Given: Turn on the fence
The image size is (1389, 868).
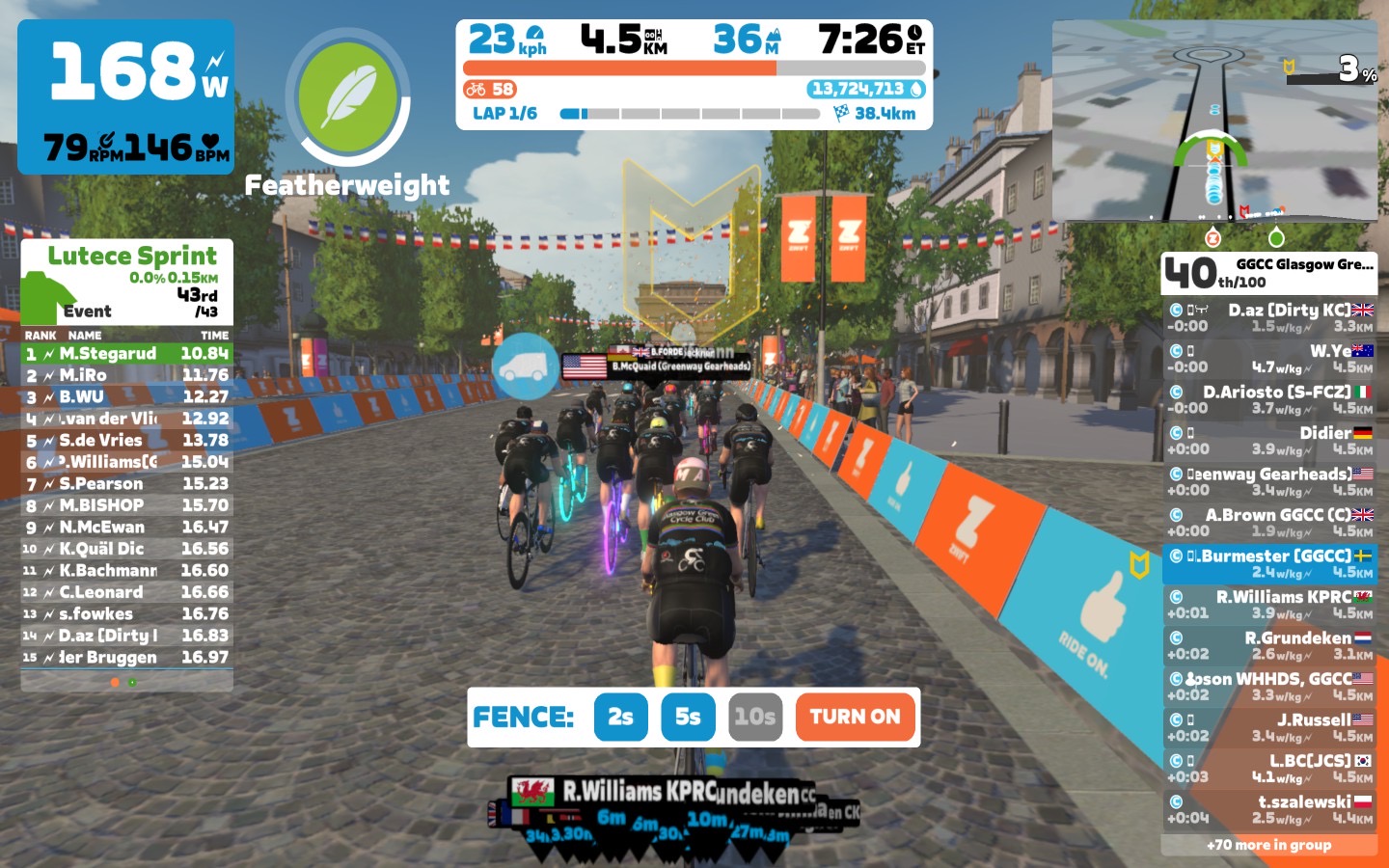Looking at the screenshot, I should pos(855,717).
